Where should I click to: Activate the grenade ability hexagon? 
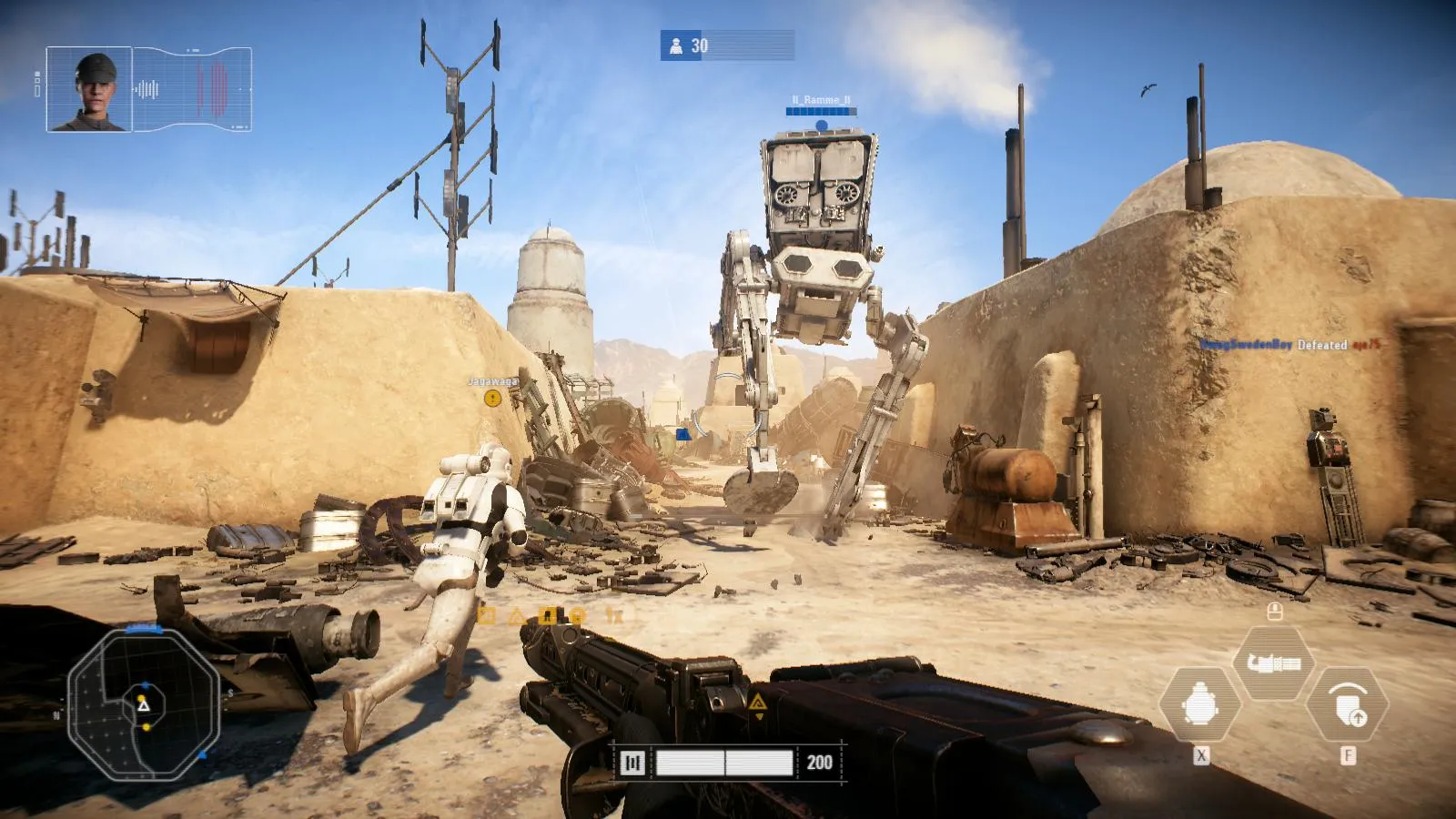[x=1200, y=704]
